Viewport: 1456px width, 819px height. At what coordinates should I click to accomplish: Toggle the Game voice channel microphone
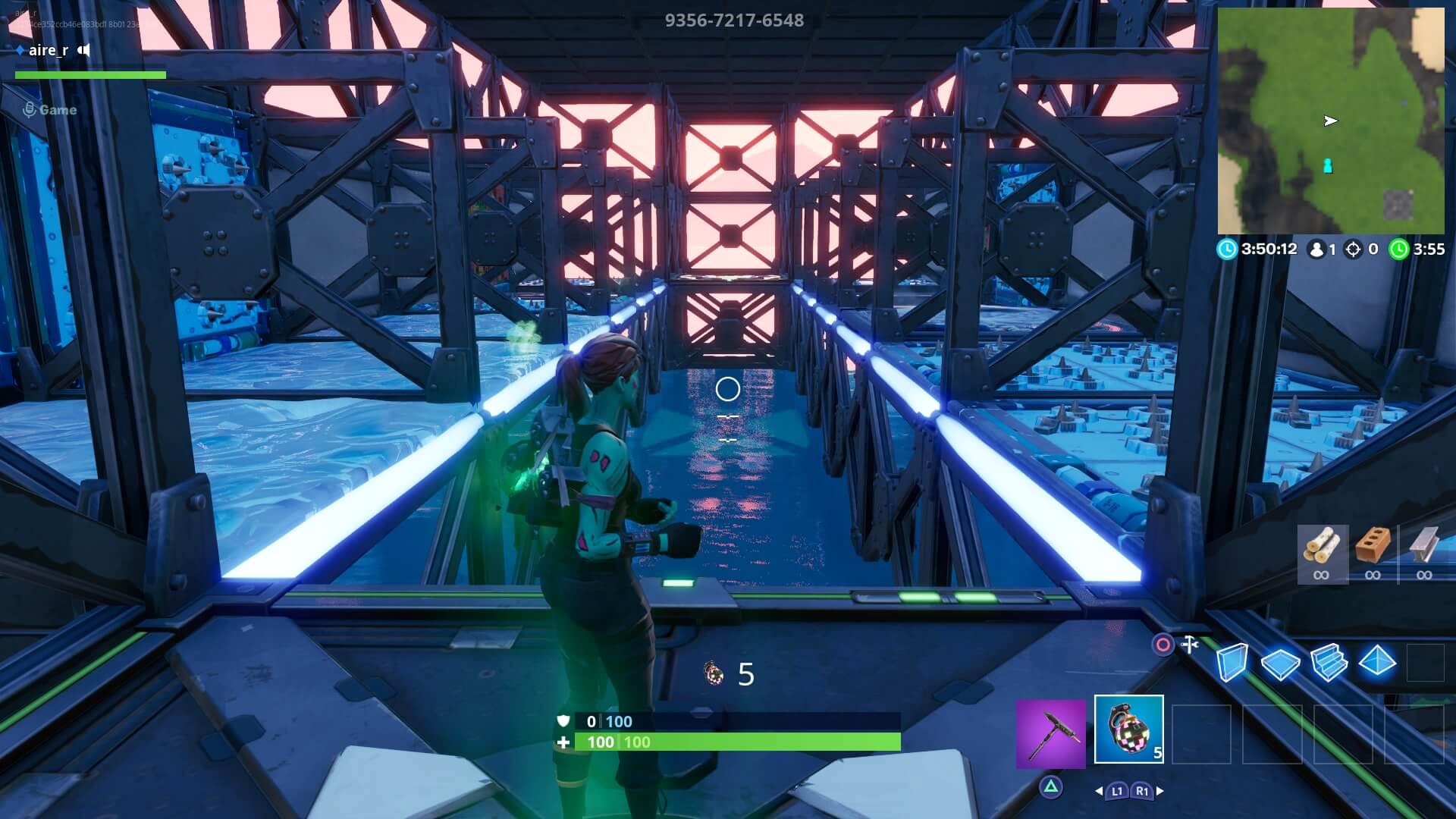[x=30, y=109]
